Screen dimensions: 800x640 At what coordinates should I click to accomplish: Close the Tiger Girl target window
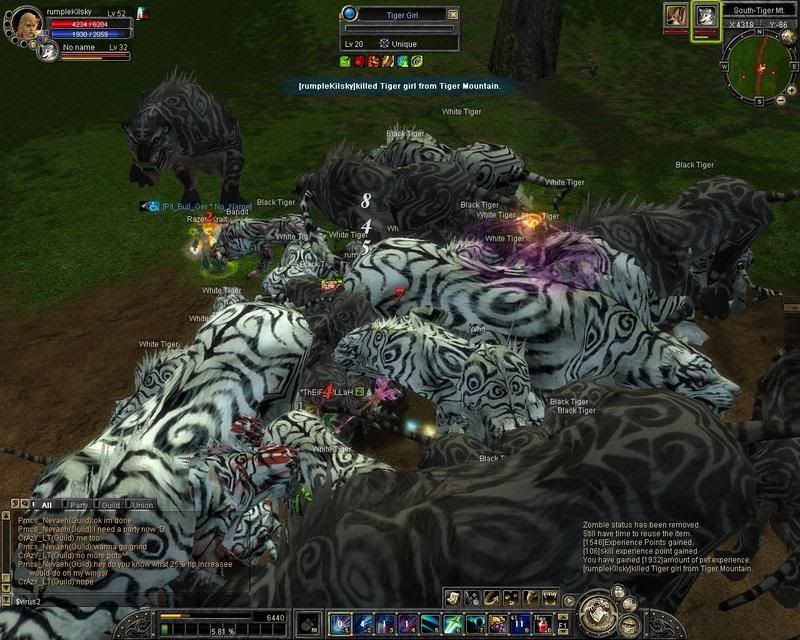coord(453,14)
